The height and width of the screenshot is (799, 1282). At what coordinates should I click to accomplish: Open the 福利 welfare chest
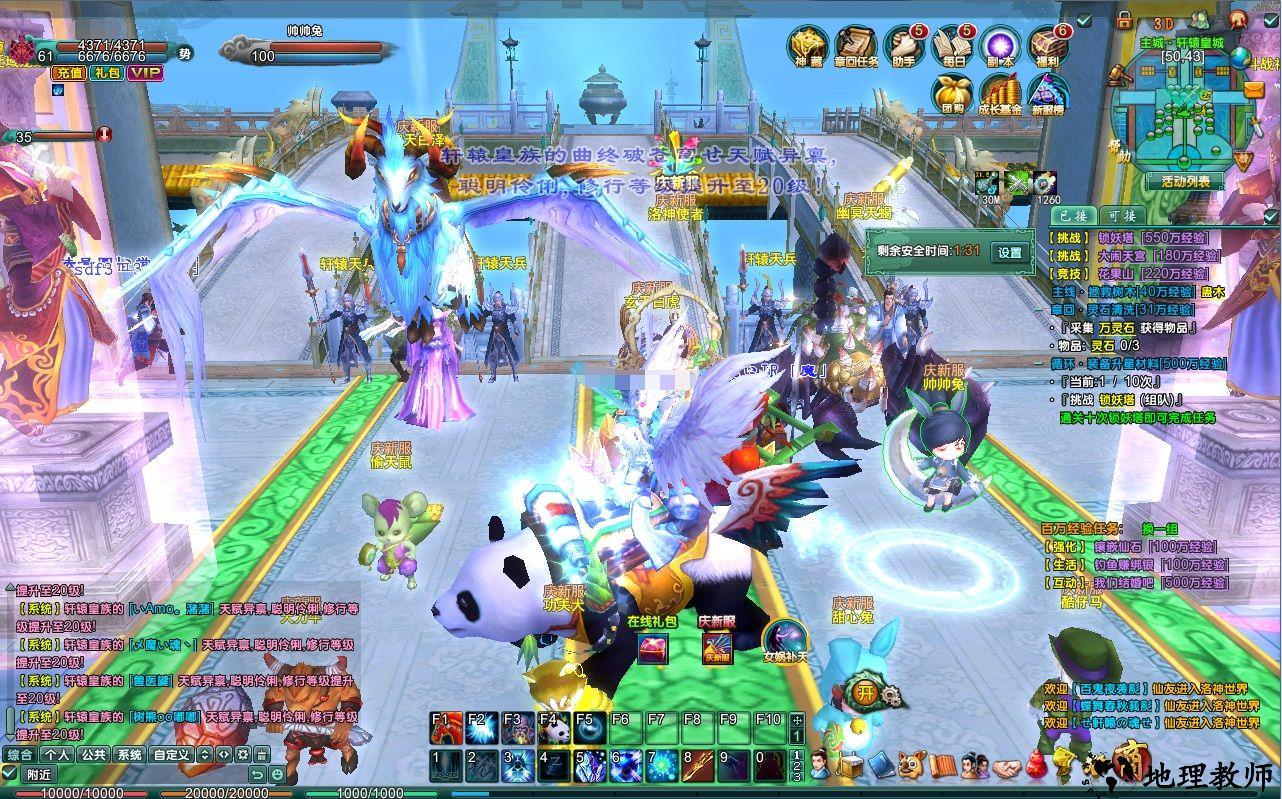pos(1048,45)
